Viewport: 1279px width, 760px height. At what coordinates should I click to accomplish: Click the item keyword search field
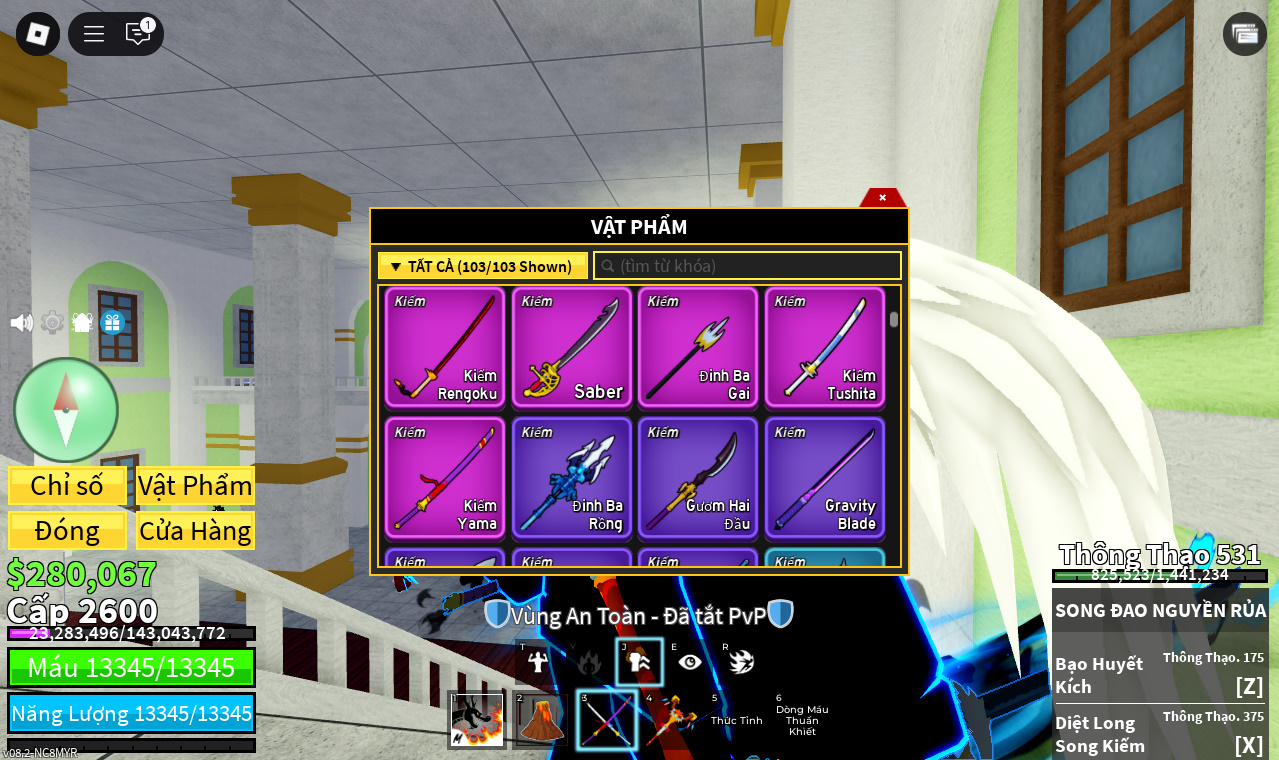coord(748,266)
